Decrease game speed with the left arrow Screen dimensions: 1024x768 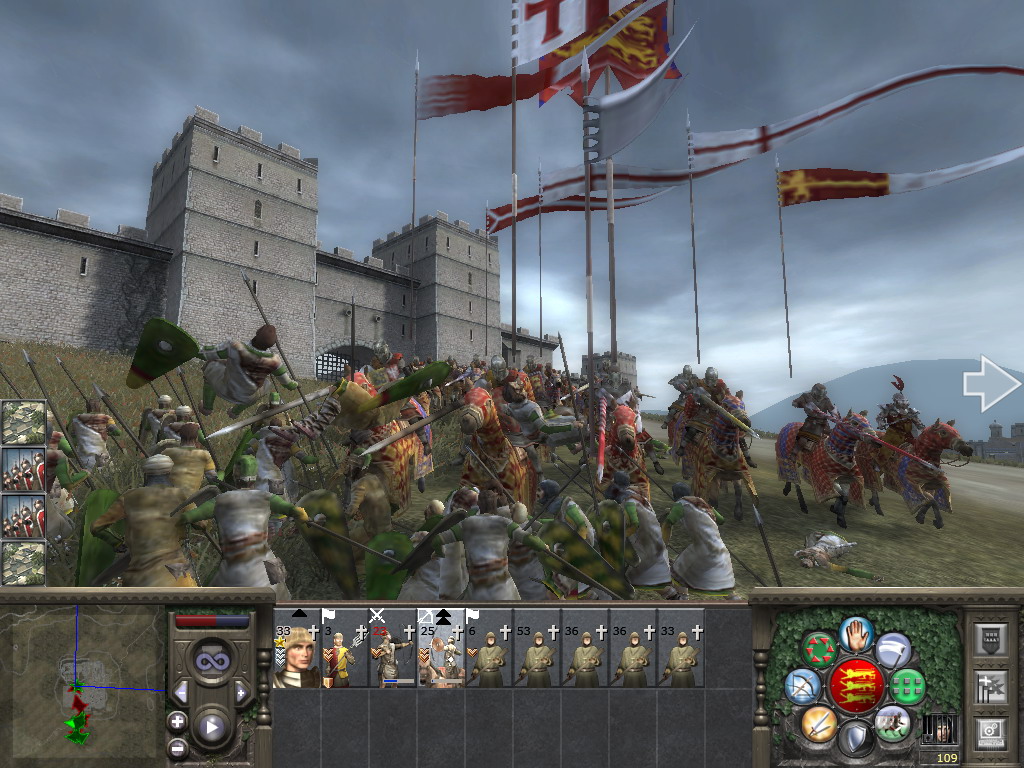click(182, 692)
